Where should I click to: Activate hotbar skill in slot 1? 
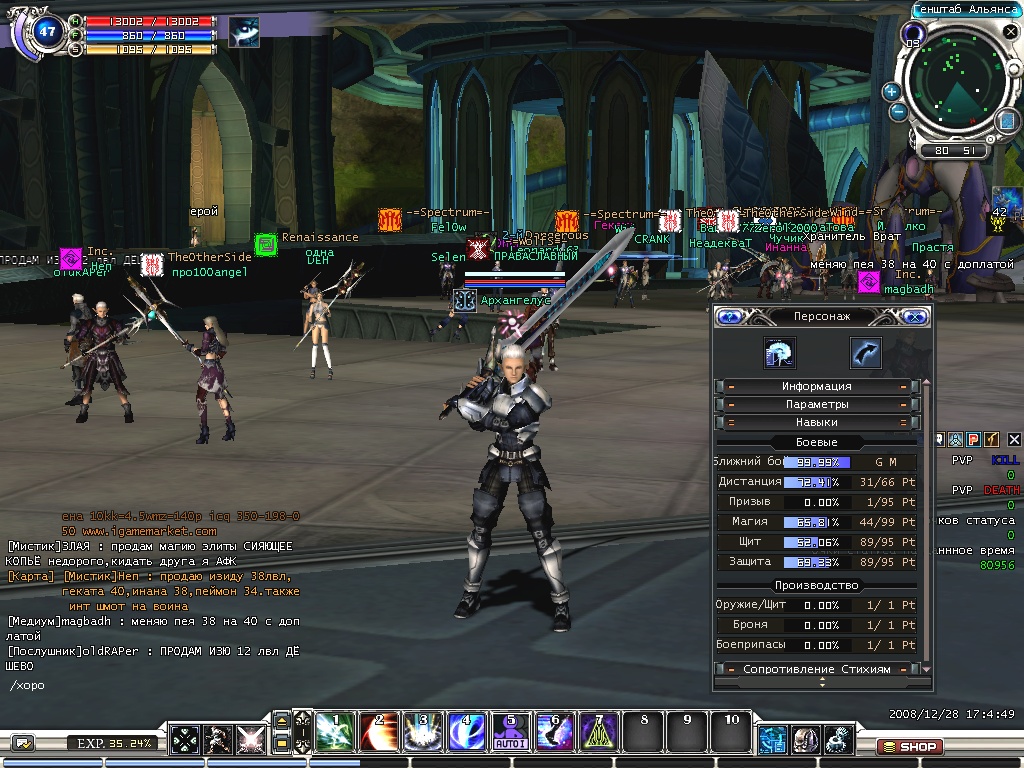click(335, 732)
